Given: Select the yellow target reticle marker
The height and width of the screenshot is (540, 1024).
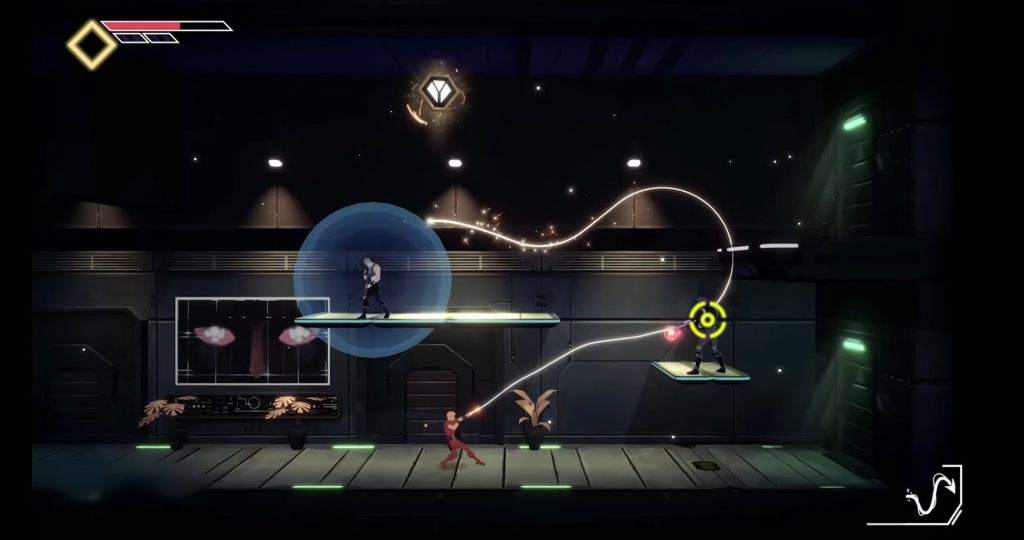Looking at the screenshot, I should (x=707, y=319).
